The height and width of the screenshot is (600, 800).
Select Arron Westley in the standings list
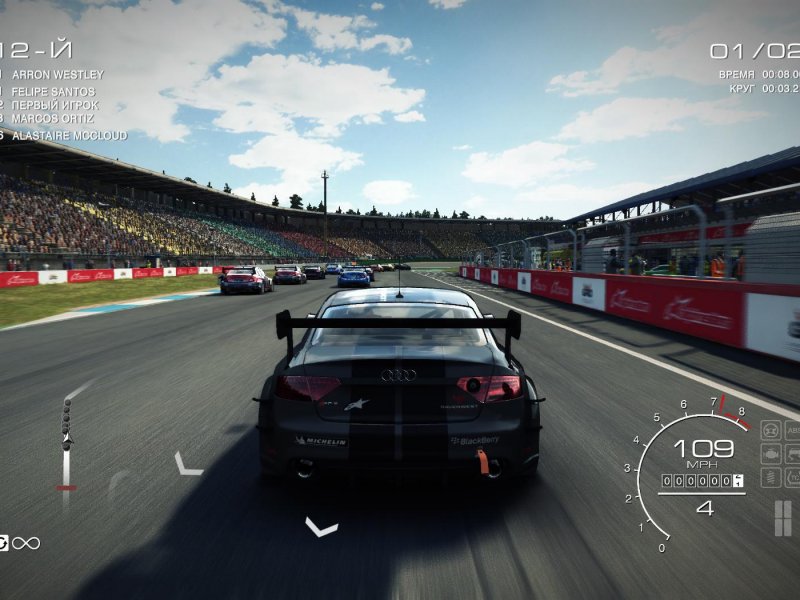tap(57, 75)
